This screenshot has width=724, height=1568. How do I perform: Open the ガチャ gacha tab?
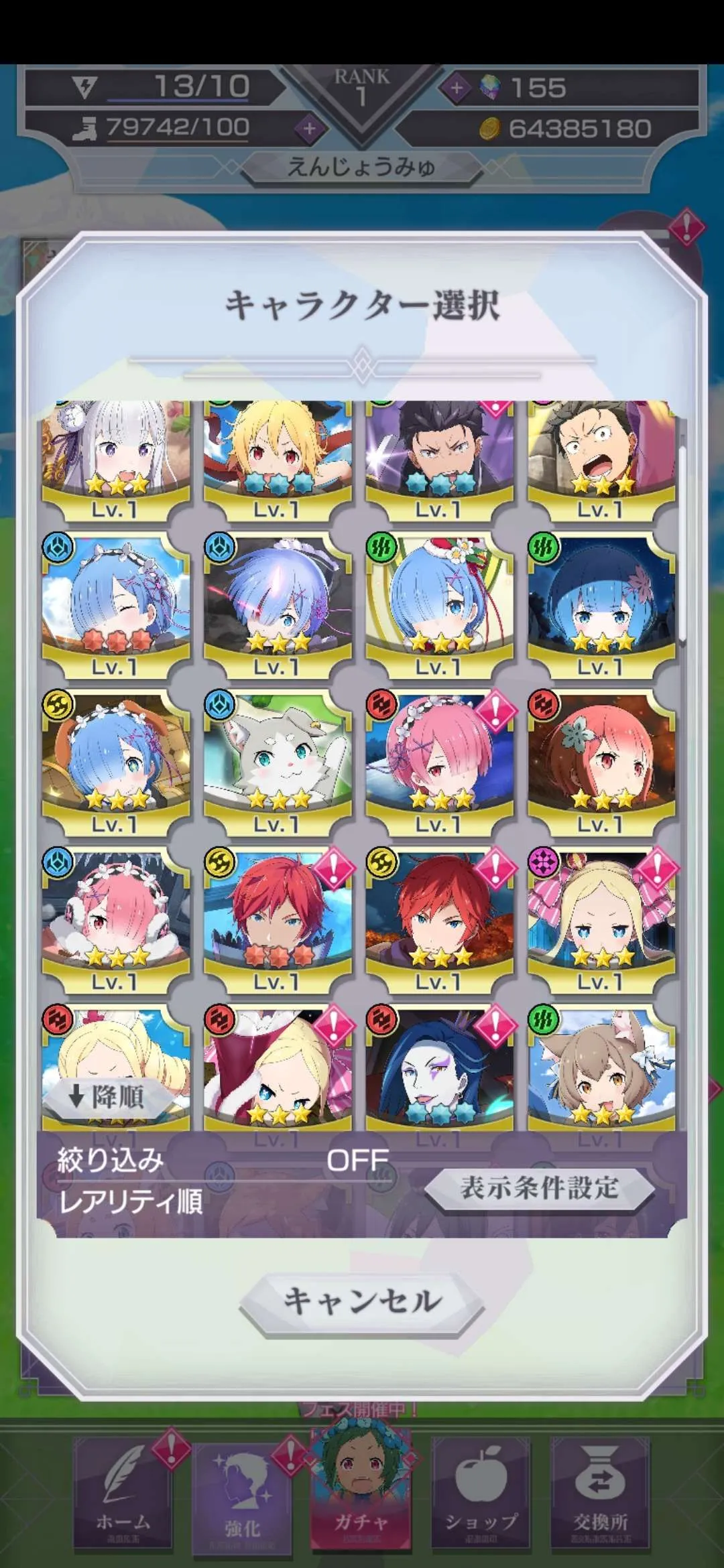[x=361, y=1501]
